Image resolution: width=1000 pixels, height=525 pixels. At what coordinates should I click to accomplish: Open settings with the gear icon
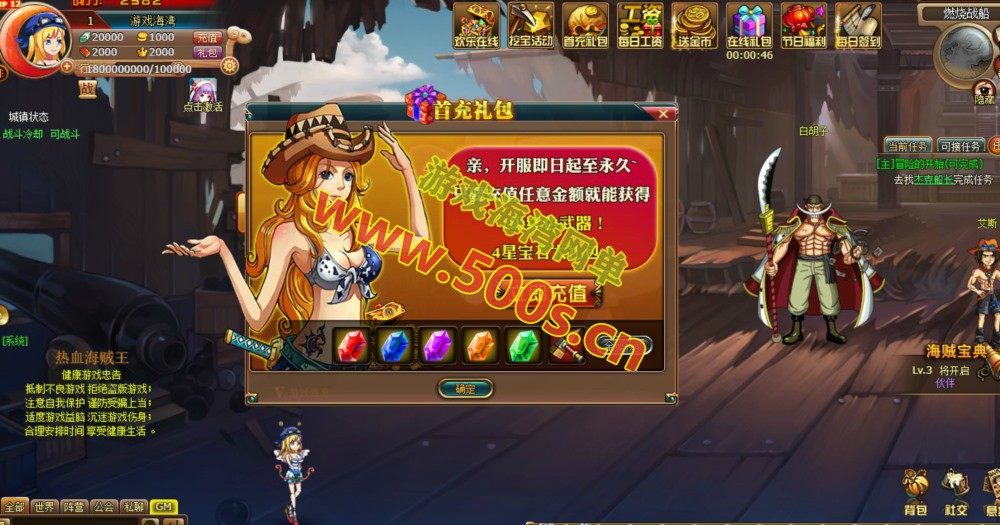pos(229,66)
